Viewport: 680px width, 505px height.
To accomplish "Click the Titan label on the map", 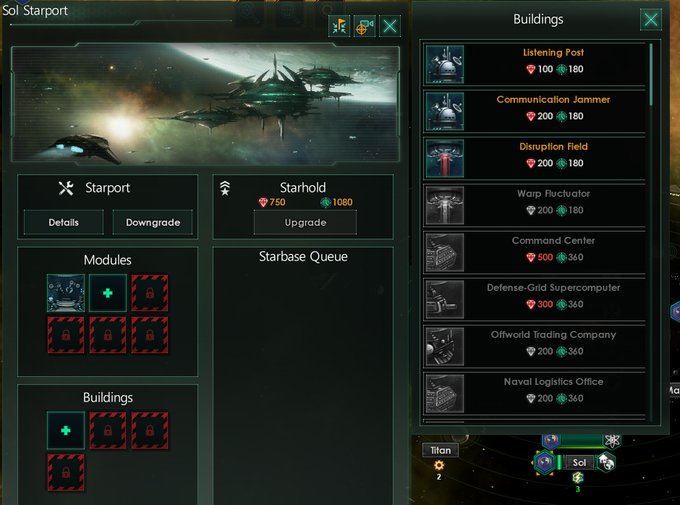I will pyautogui.click(x=440, y=450).
